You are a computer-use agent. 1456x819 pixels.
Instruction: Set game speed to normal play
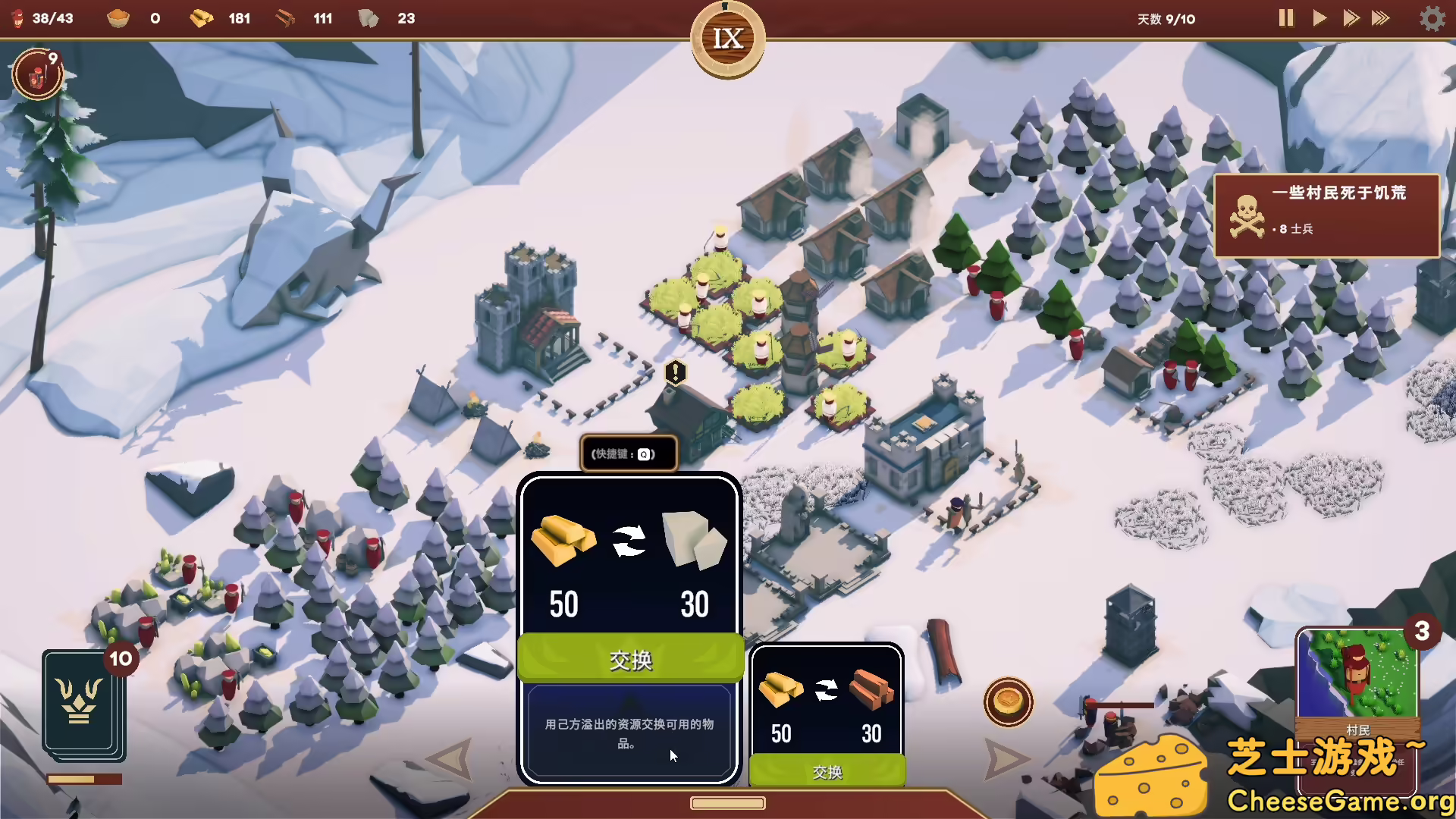(x=1319, y=18)
